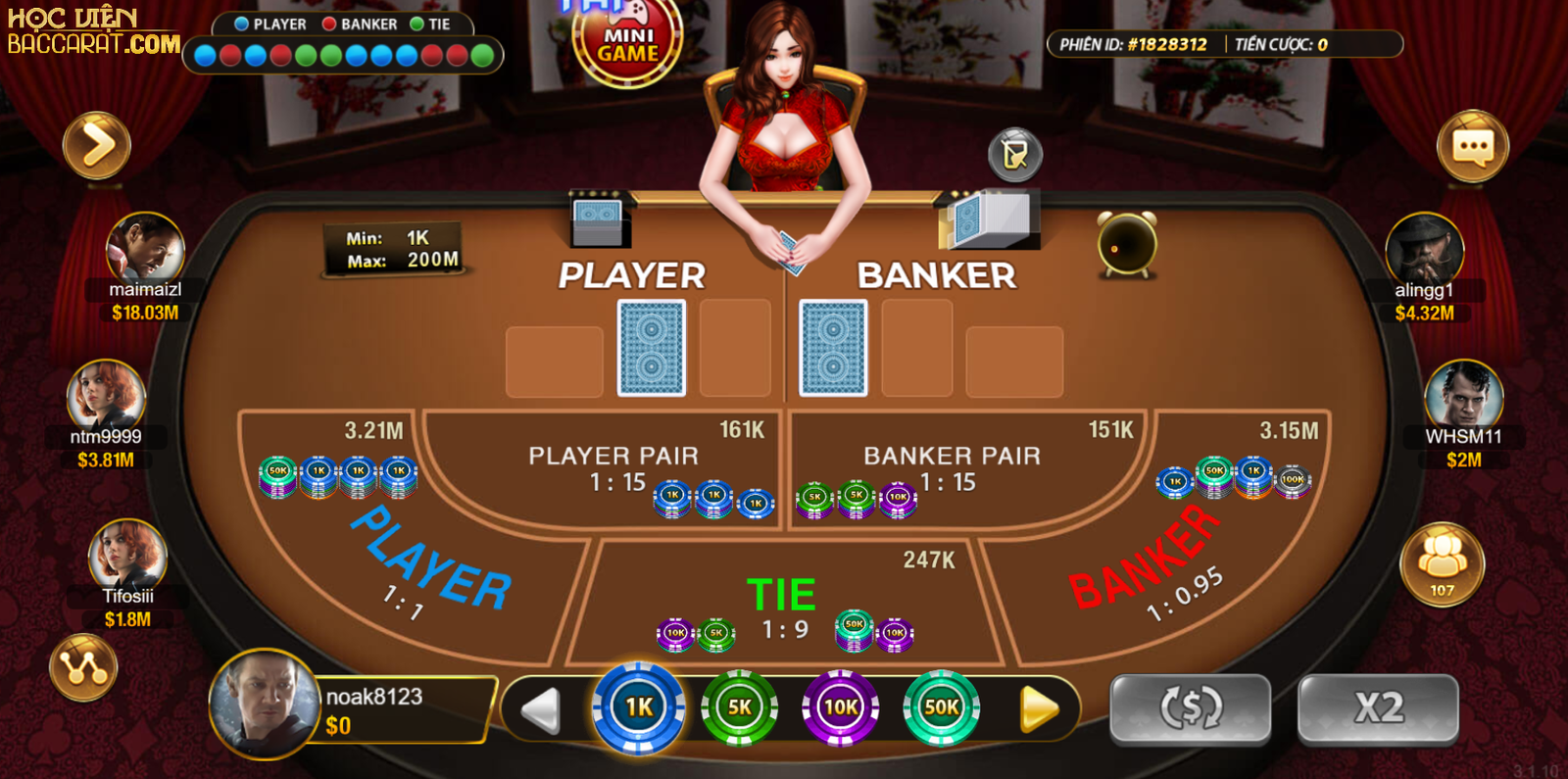Click the share icon at bottom left
1568x779 pixels.
(86, 666)
